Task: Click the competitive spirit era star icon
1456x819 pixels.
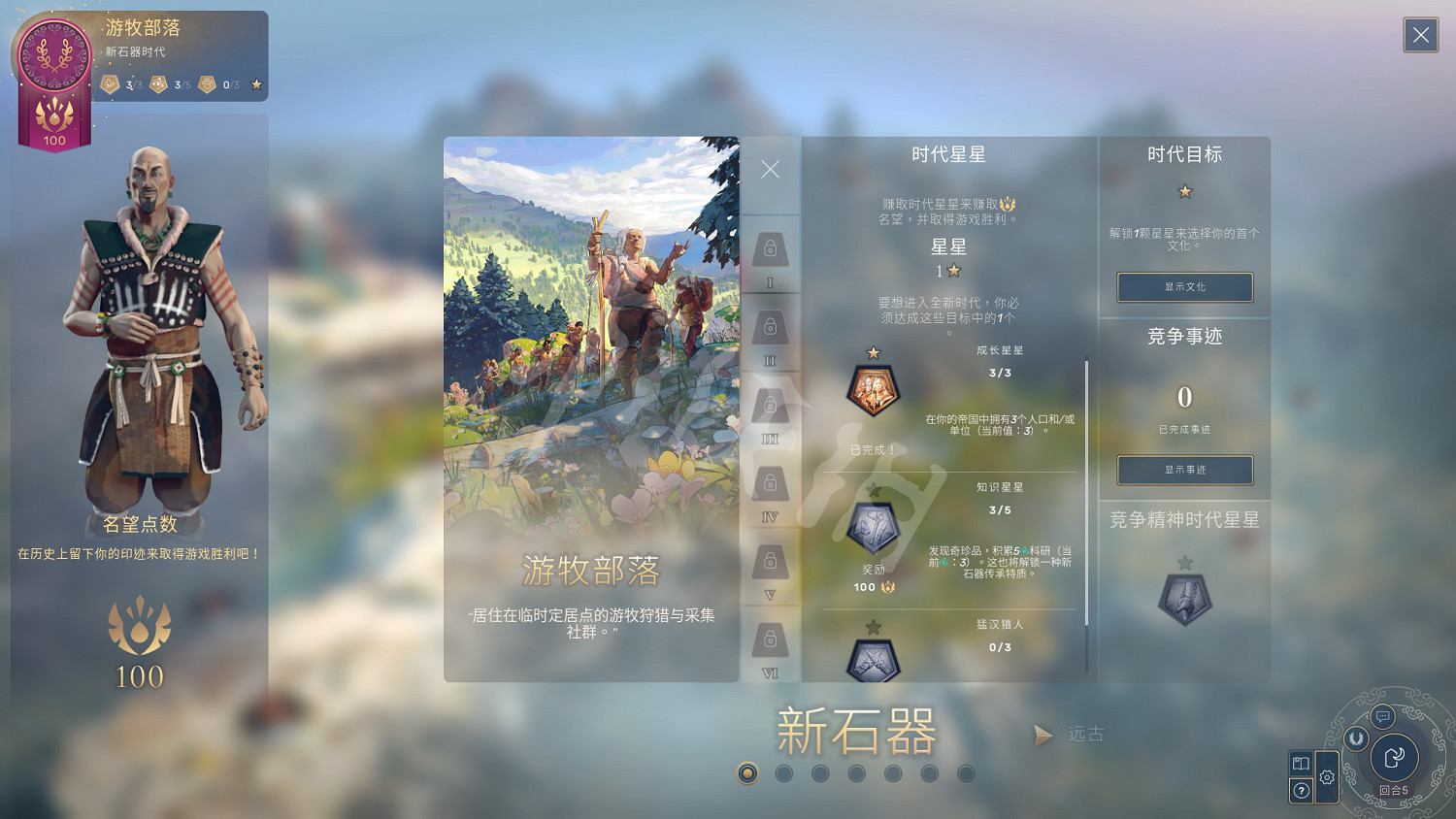Action: coord(1184,599)
